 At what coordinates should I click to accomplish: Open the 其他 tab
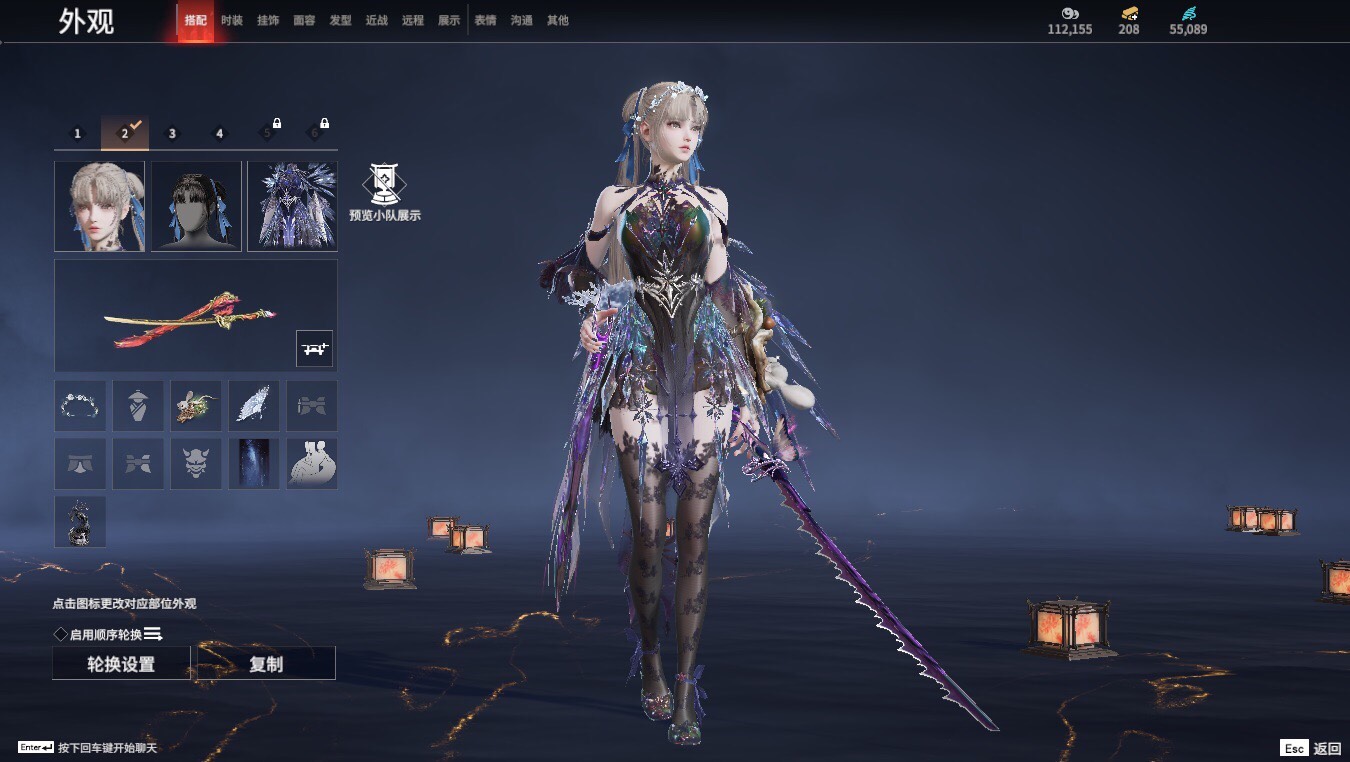557,20
